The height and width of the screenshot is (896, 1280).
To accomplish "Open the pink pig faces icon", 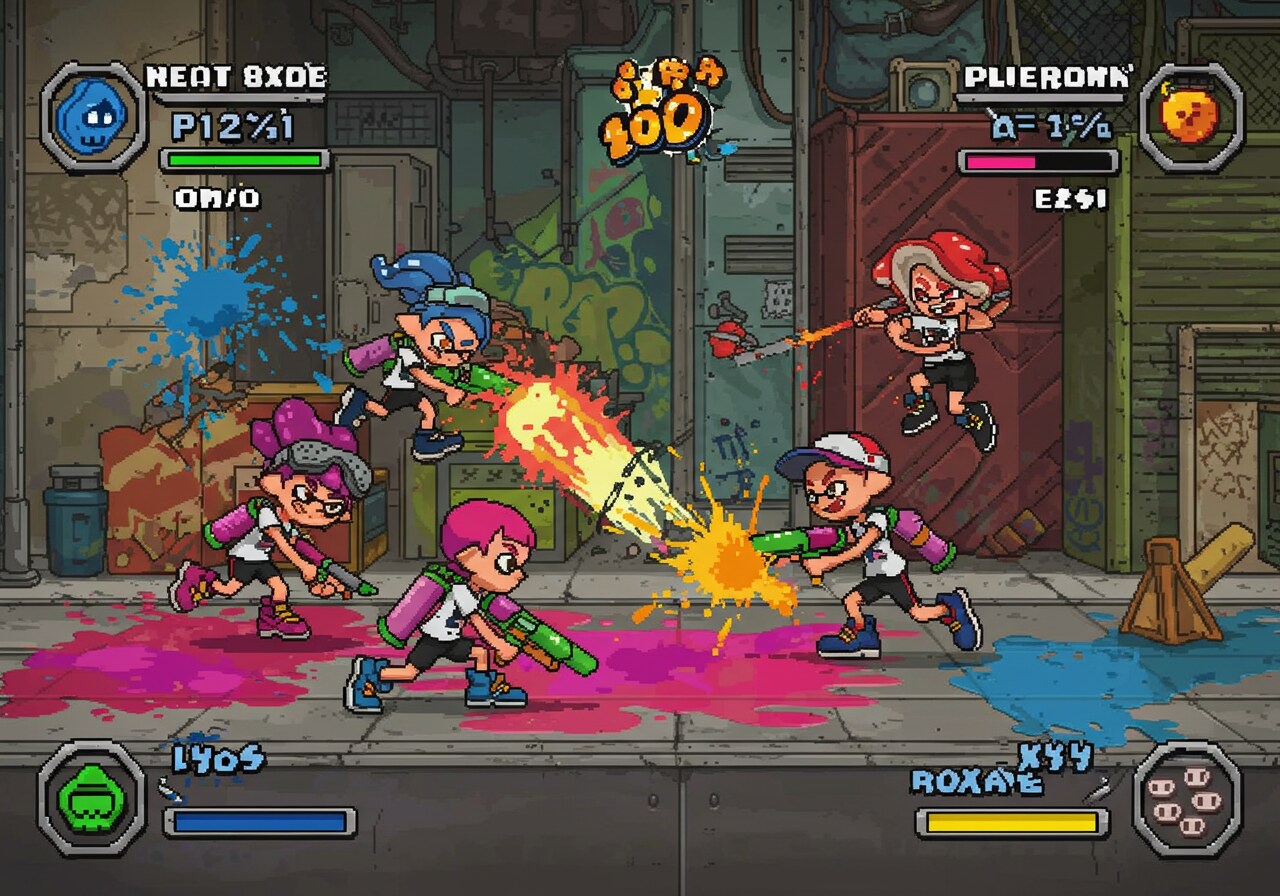I will point(1185,799).
